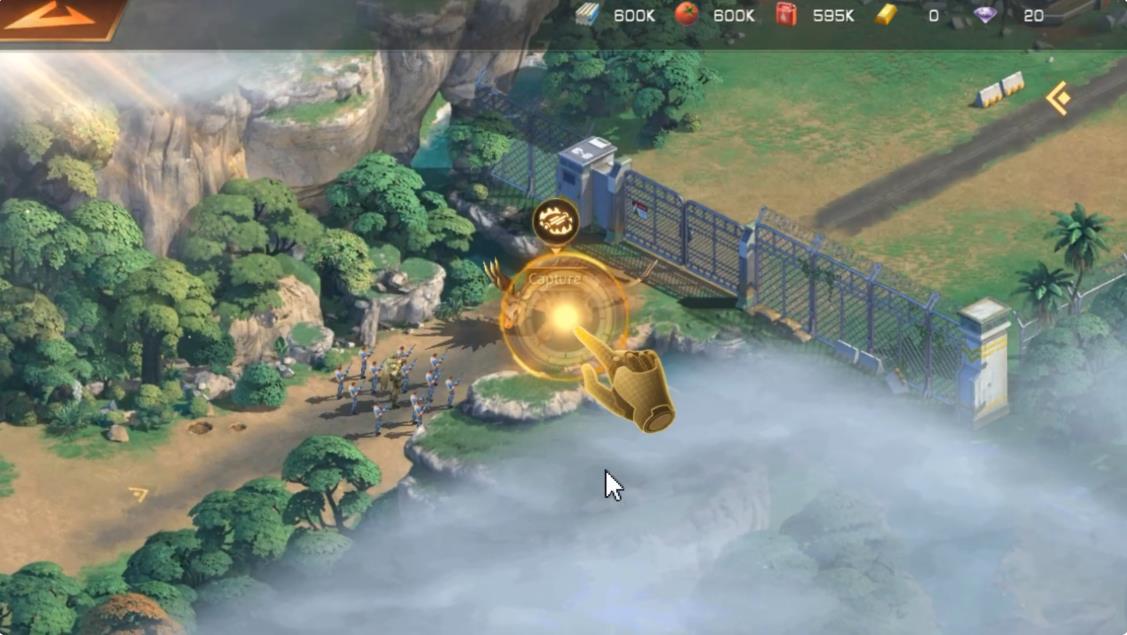Open the steel resource icon

tap(588, 14)
